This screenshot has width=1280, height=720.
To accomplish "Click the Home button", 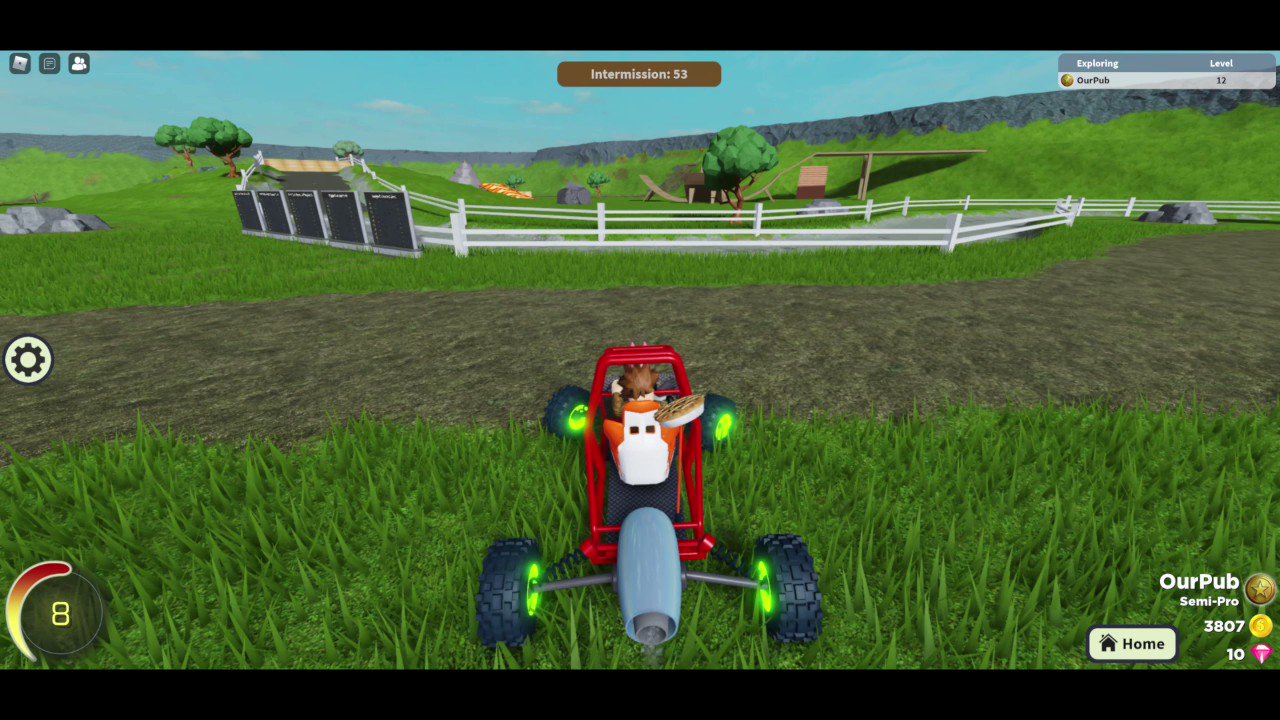I will pyautogui.click(x=1132, y=643).
